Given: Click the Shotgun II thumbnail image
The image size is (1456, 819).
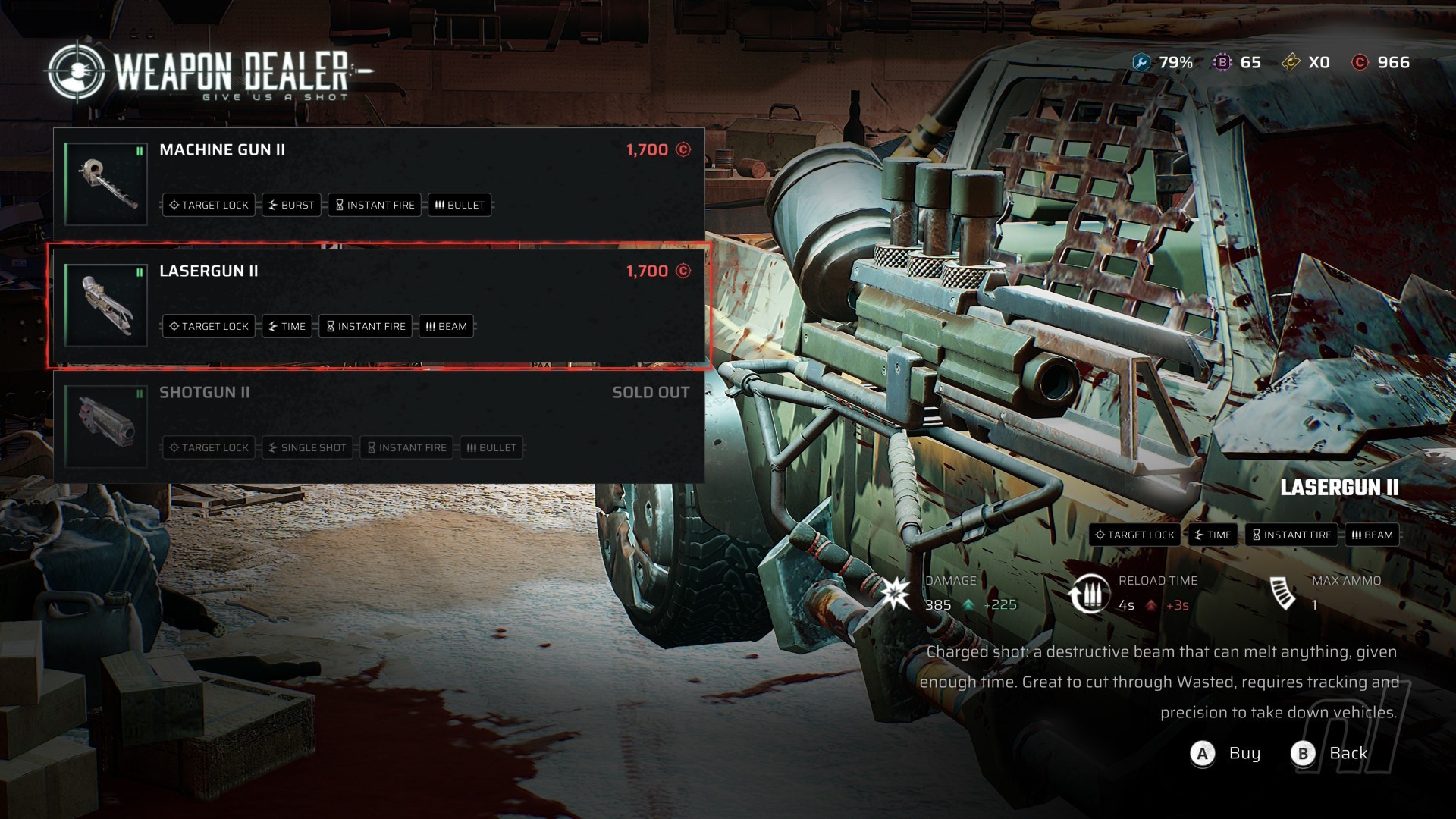Looking at the screenshot, I should pos(106,426).
